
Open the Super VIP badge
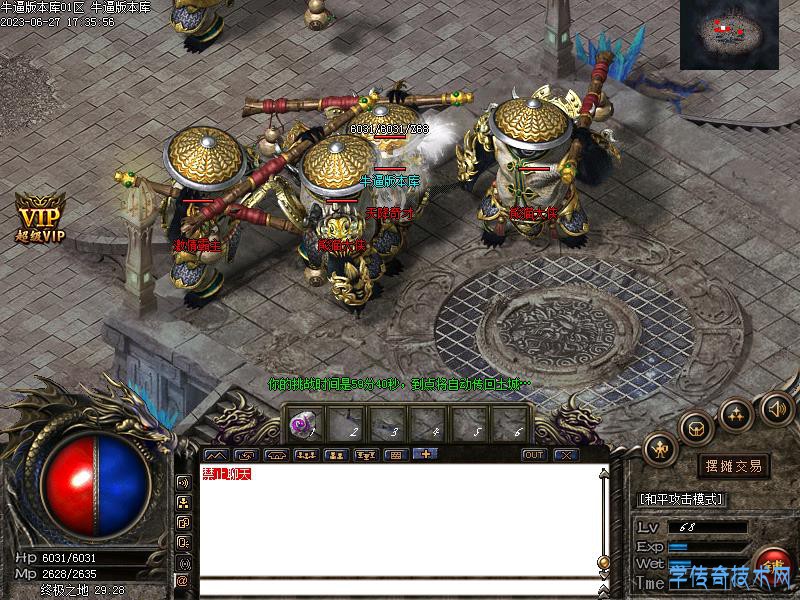tap(40, 220)
